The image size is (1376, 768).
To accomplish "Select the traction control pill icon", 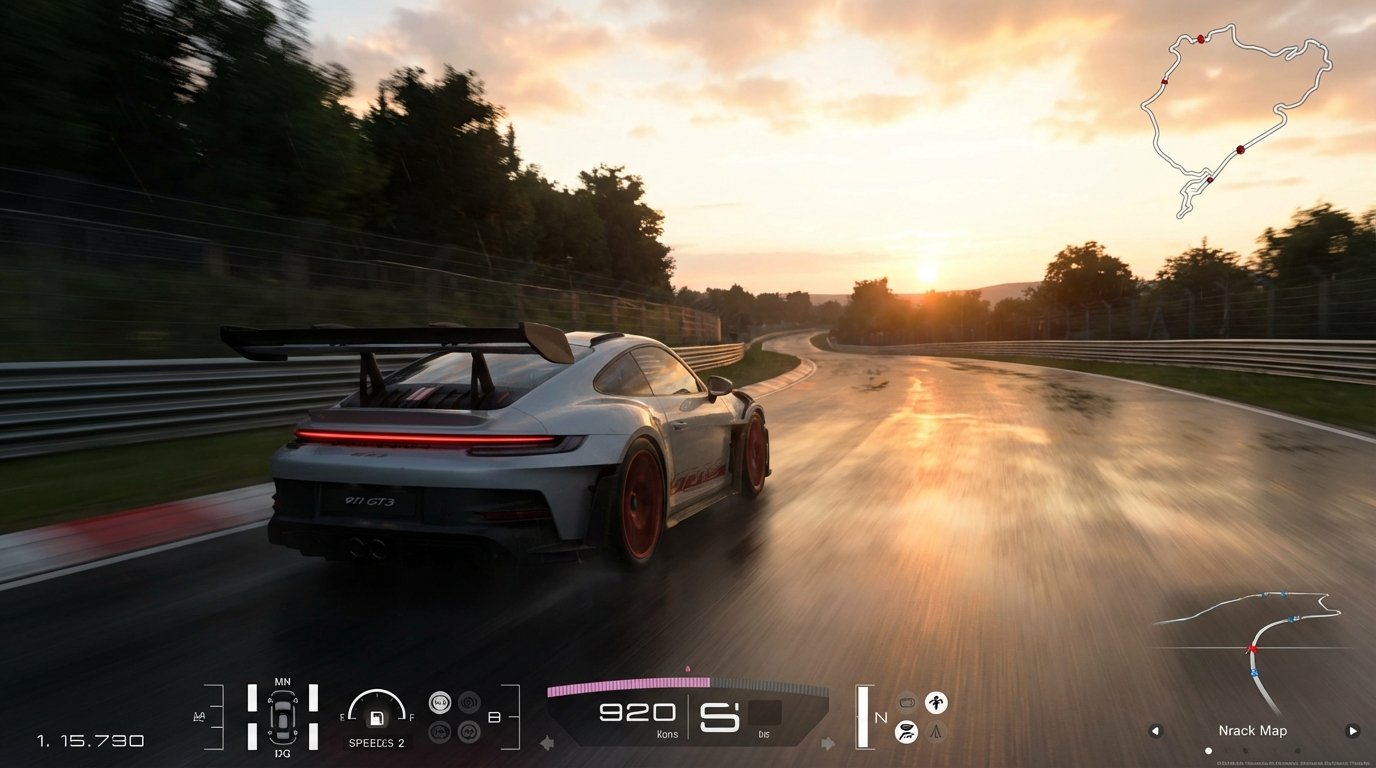I will 906,701.
